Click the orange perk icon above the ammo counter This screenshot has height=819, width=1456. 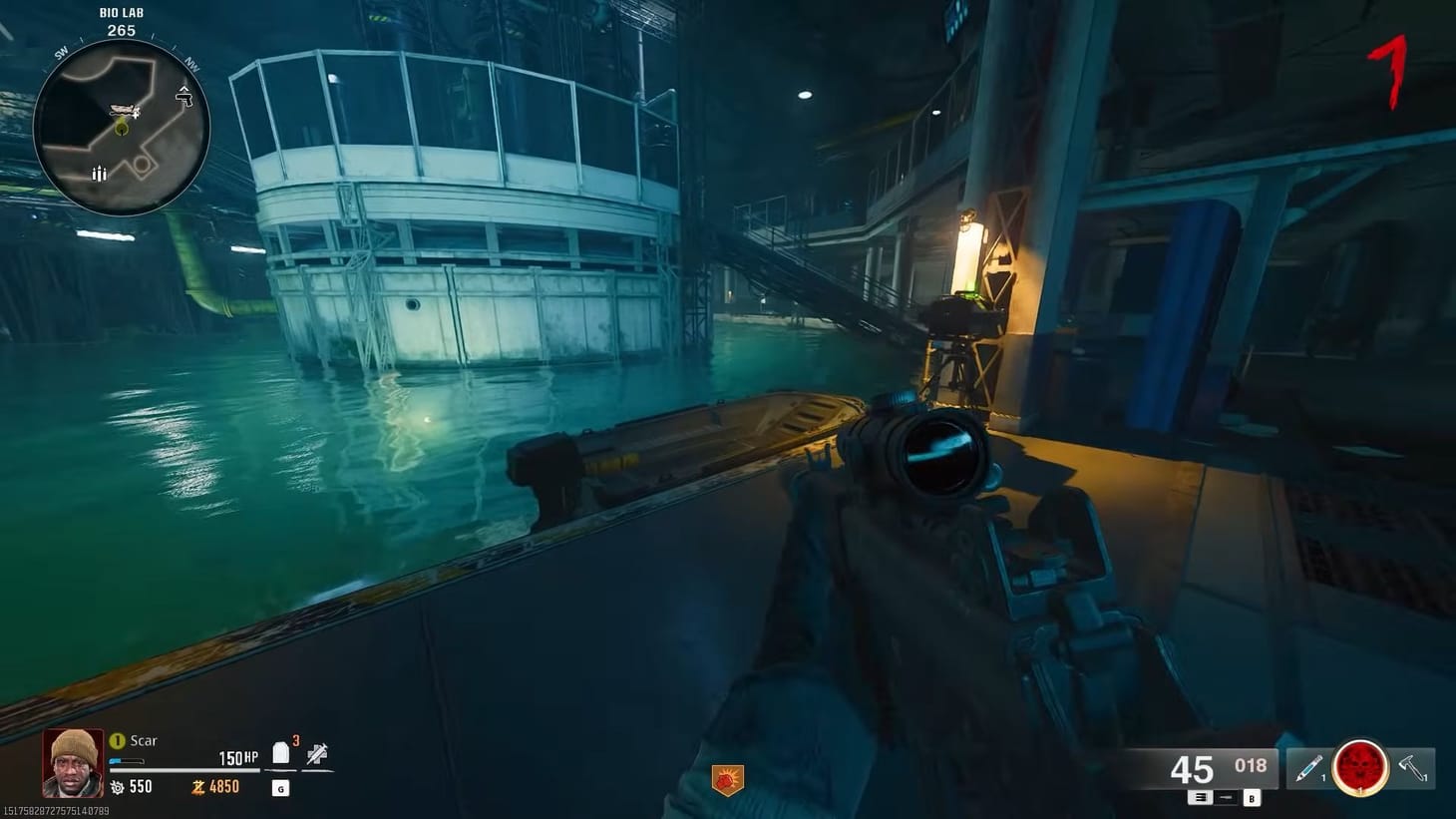click(x=726, y=778)
